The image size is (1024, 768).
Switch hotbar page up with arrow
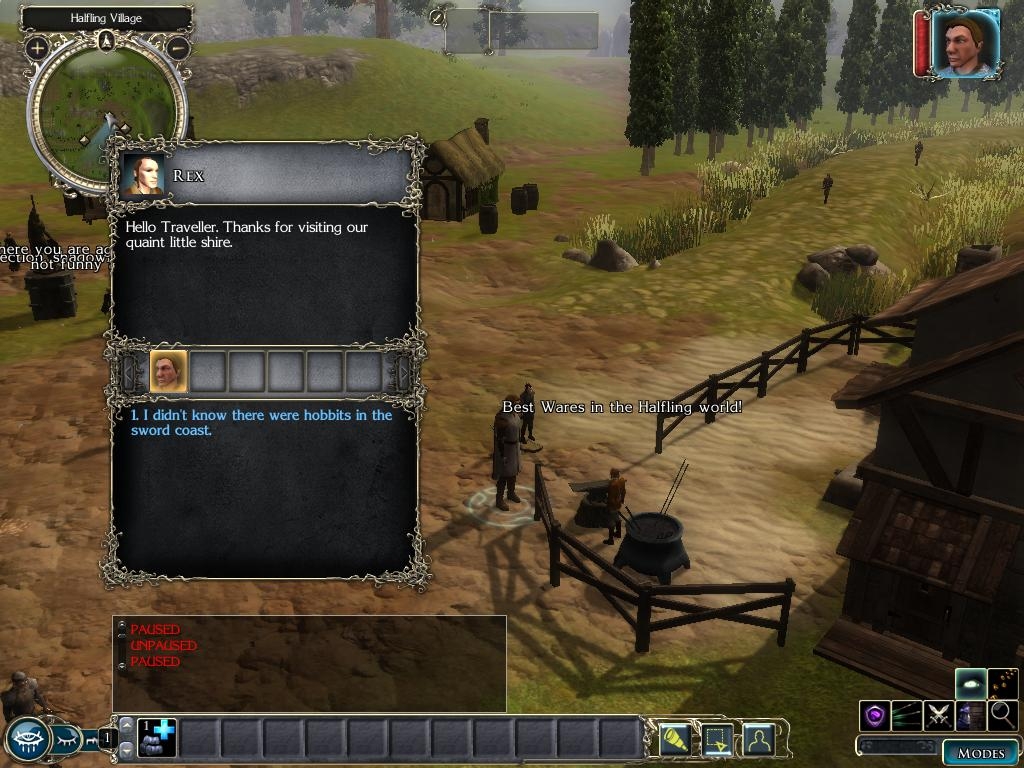(126, 726)
